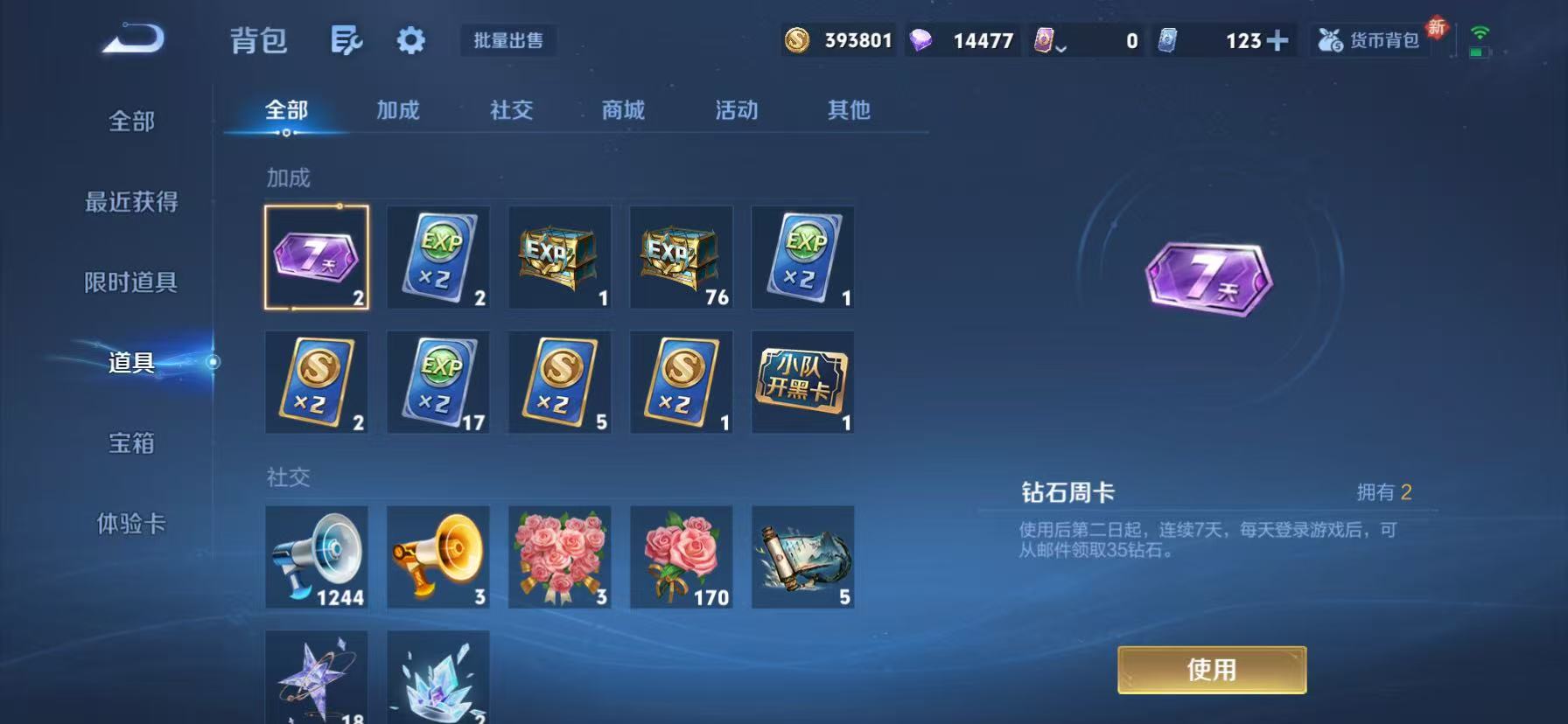This screenshot has width=1568, height=724.
Task: Select the silver megaphone item
Action: click(x=318, y=557)
